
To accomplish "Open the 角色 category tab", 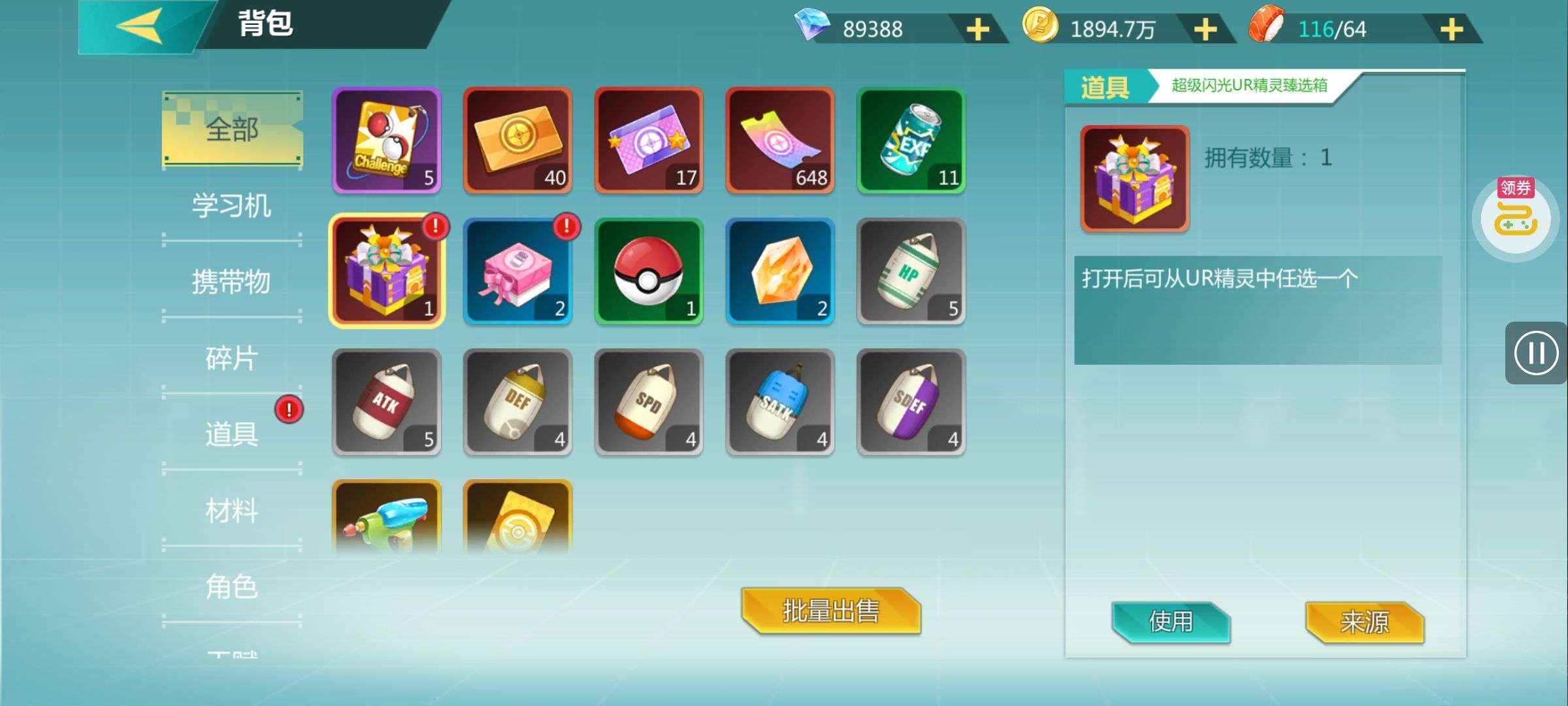I will pos(231,586).
